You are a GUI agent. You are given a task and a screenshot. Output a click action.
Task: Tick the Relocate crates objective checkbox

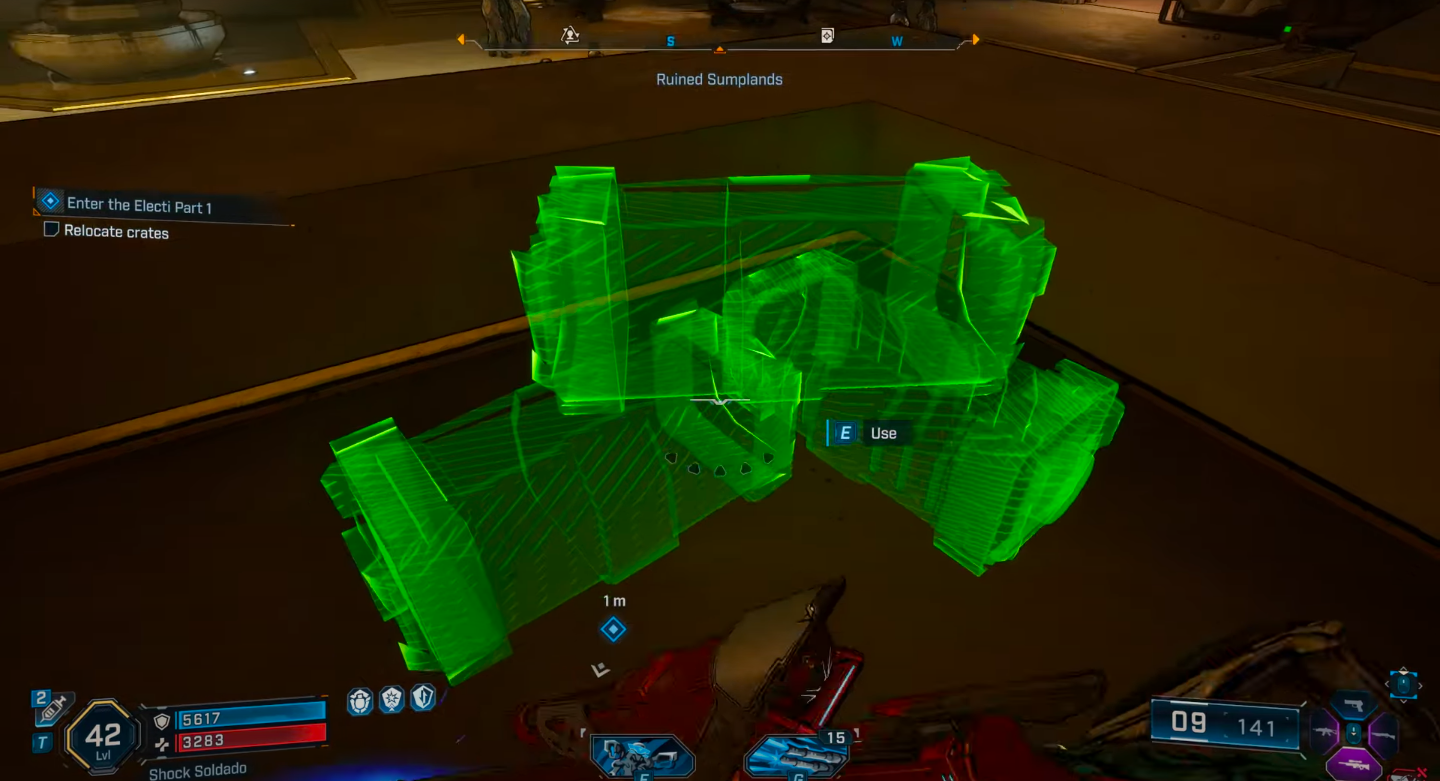point(51,231)
